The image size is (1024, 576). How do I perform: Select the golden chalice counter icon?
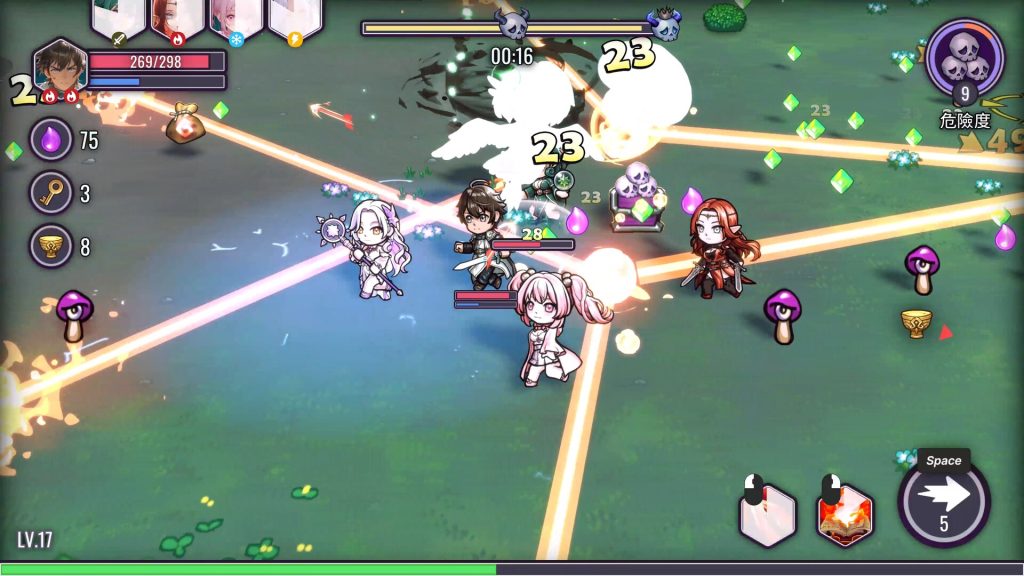coord(50,246)
